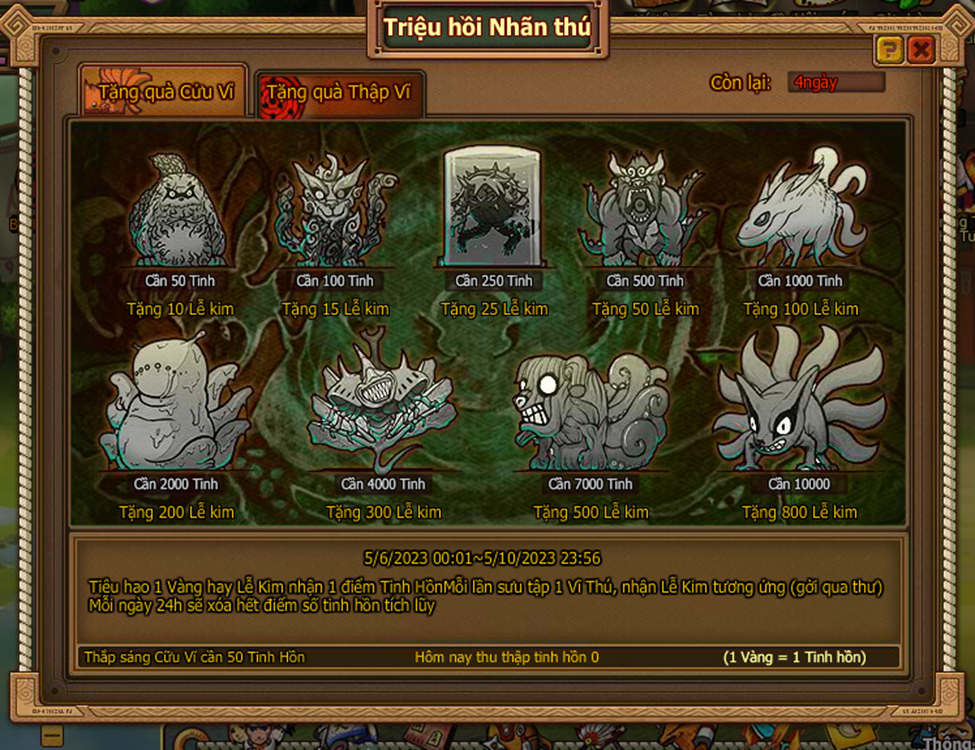Open the question mark help button
This screenshot has width=975, height=750.
(888, 50)
